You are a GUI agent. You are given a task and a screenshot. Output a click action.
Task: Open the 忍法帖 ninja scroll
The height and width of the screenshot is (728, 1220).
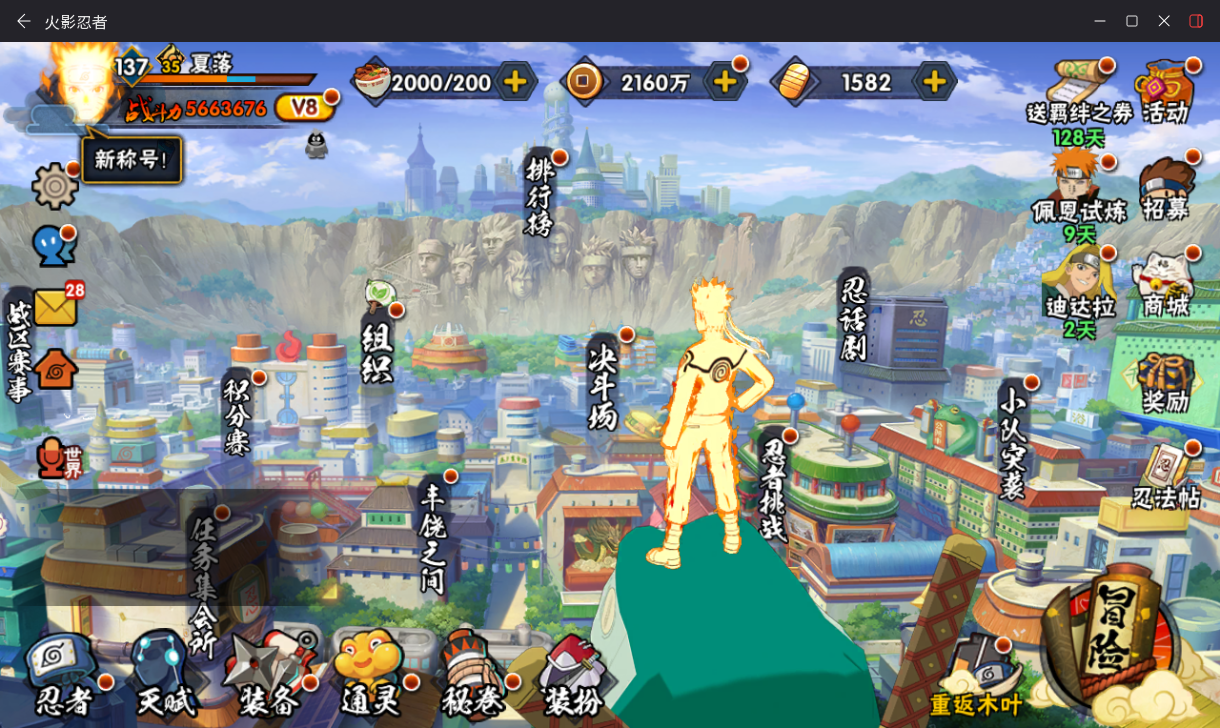[1166, 476]
